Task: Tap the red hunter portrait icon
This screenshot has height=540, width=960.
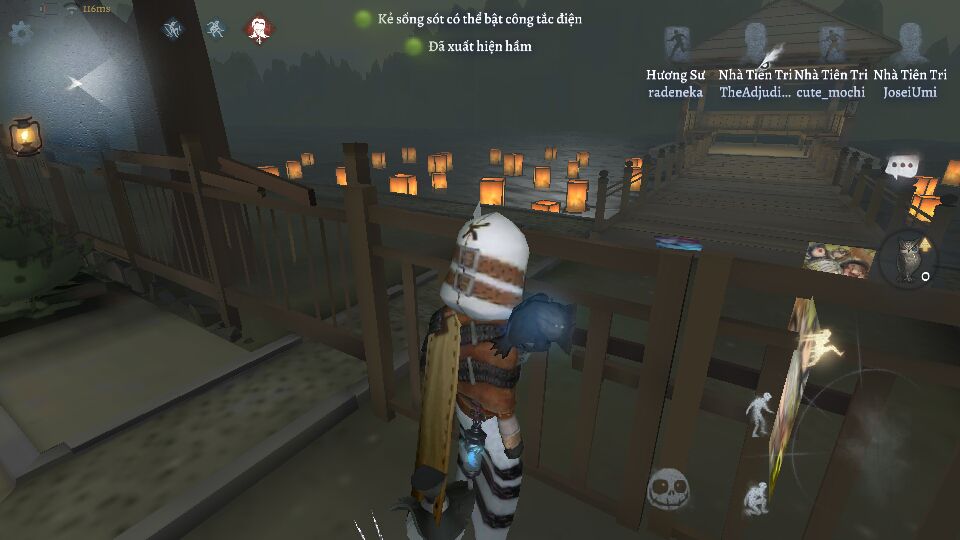Action: (259, 29)
